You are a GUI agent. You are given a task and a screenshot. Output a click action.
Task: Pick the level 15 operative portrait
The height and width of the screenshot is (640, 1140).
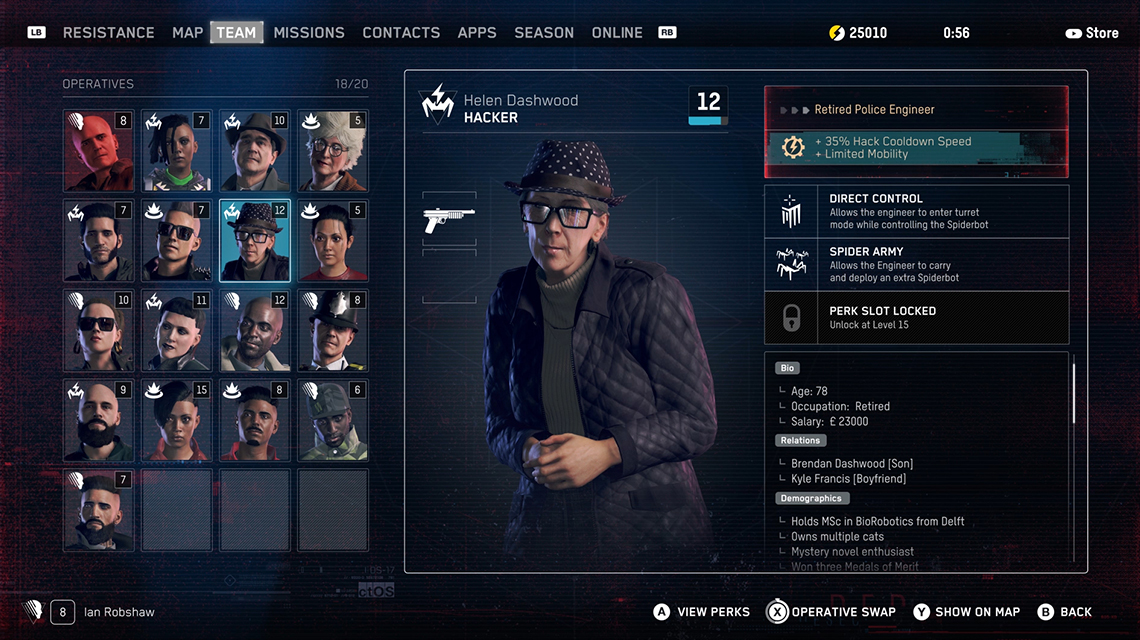point(176,420)
